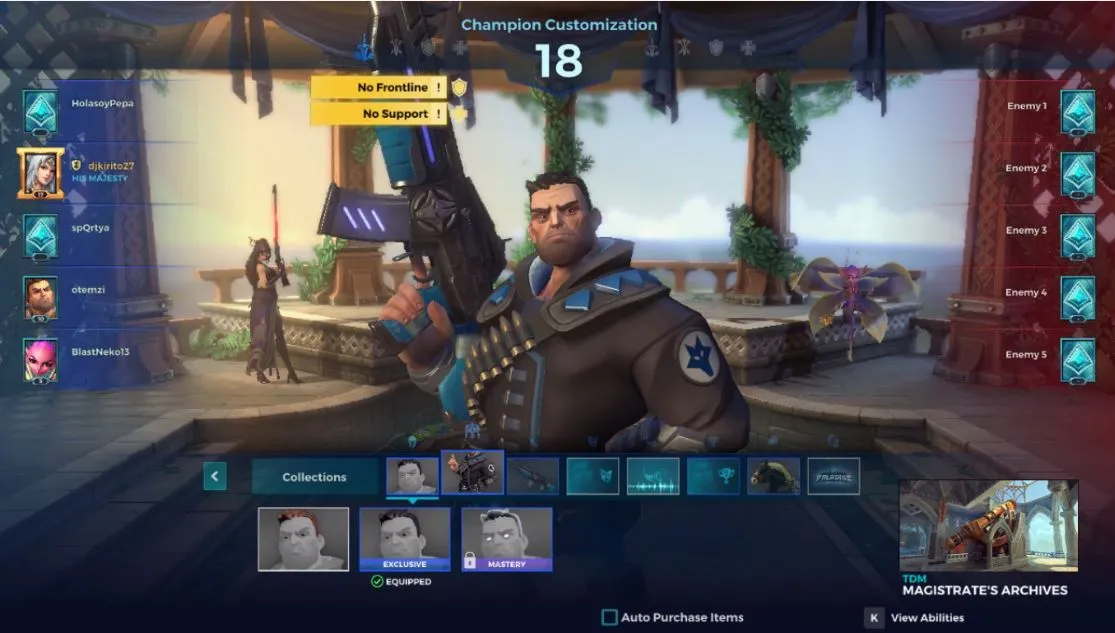Screen dimensions: 1115x633
Task: Open the voice pack waveform tab
Action: (x=653, y=477)
